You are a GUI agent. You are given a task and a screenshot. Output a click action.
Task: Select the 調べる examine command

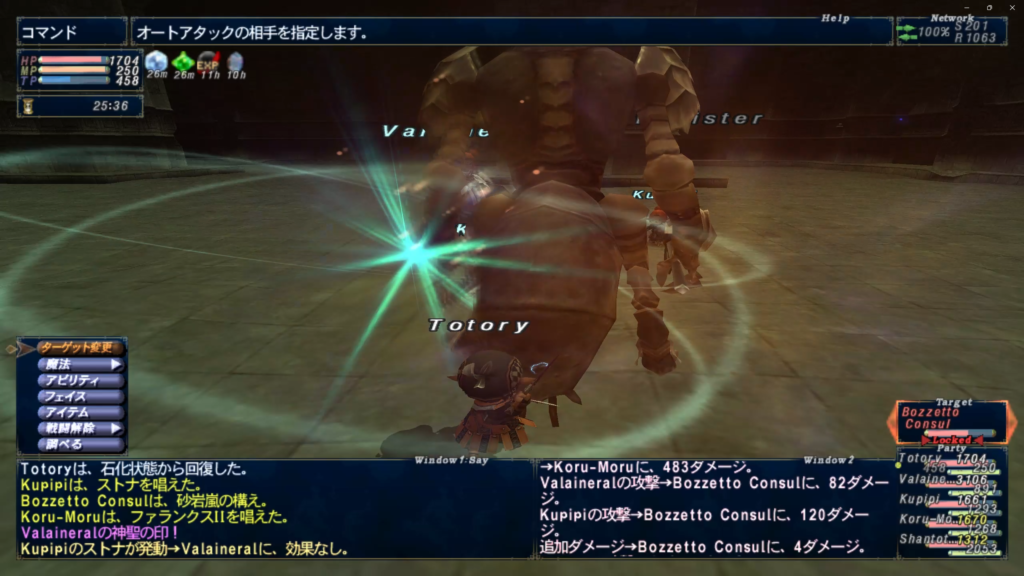pos(80,444)
